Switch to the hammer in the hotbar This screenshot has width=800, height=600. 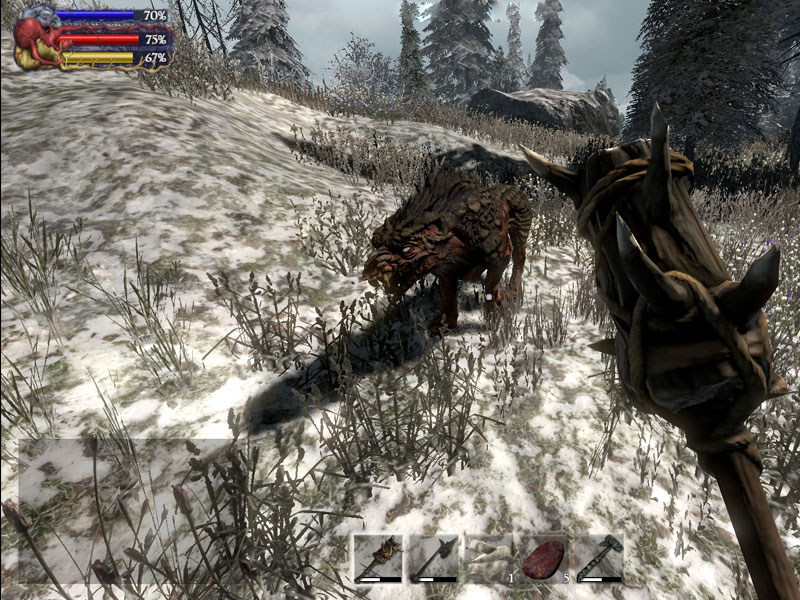[600, 558]
